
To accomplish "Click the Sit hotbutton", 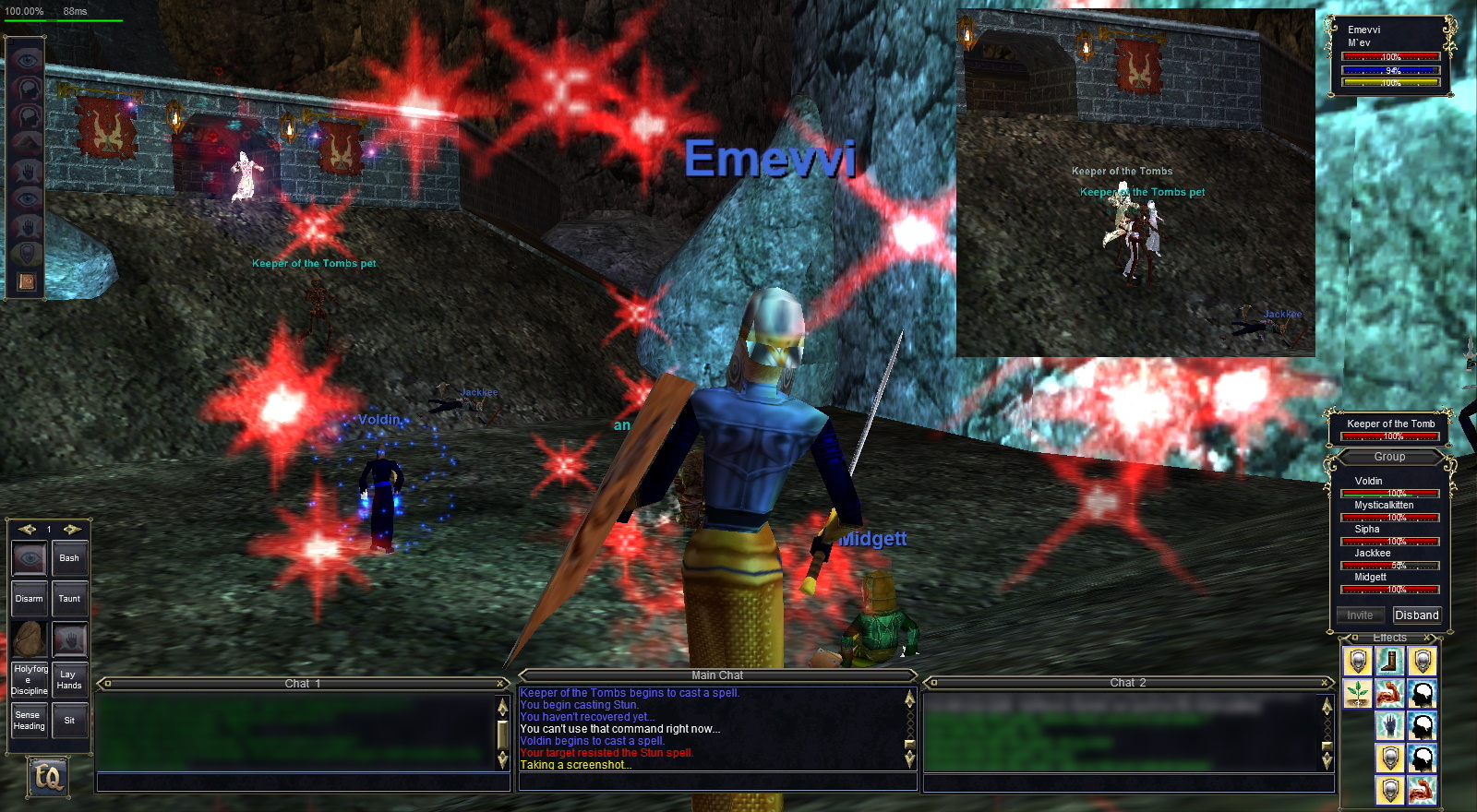I will coord(69,721).
